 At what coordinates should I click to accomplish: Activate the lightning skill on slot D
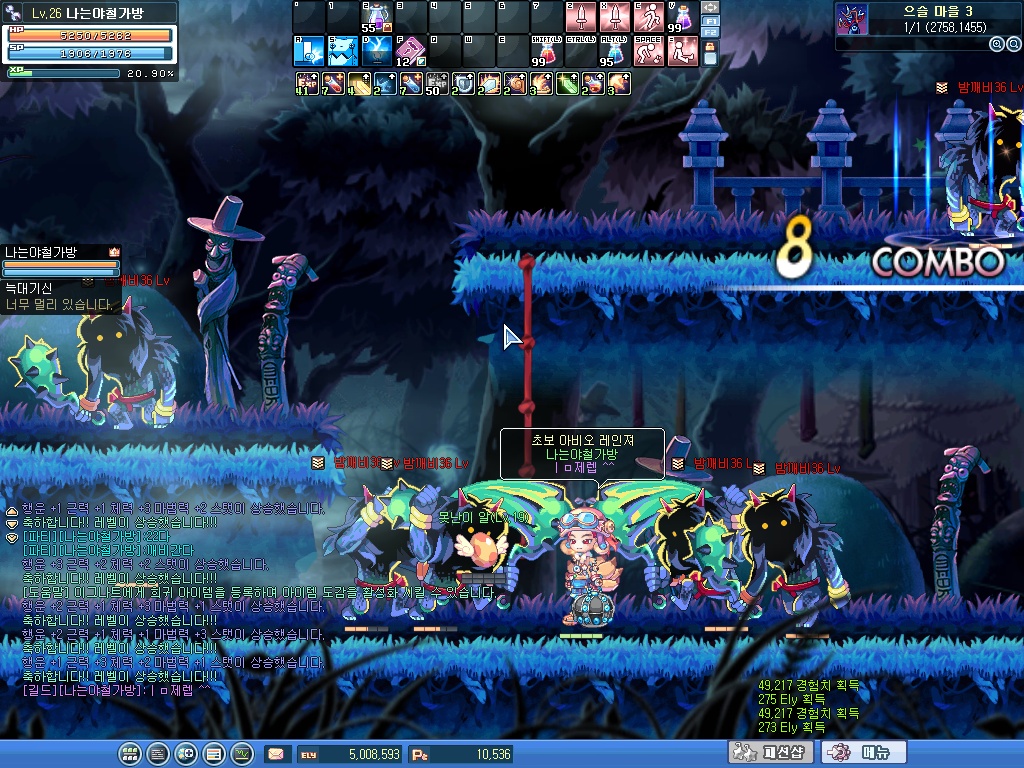377,51
